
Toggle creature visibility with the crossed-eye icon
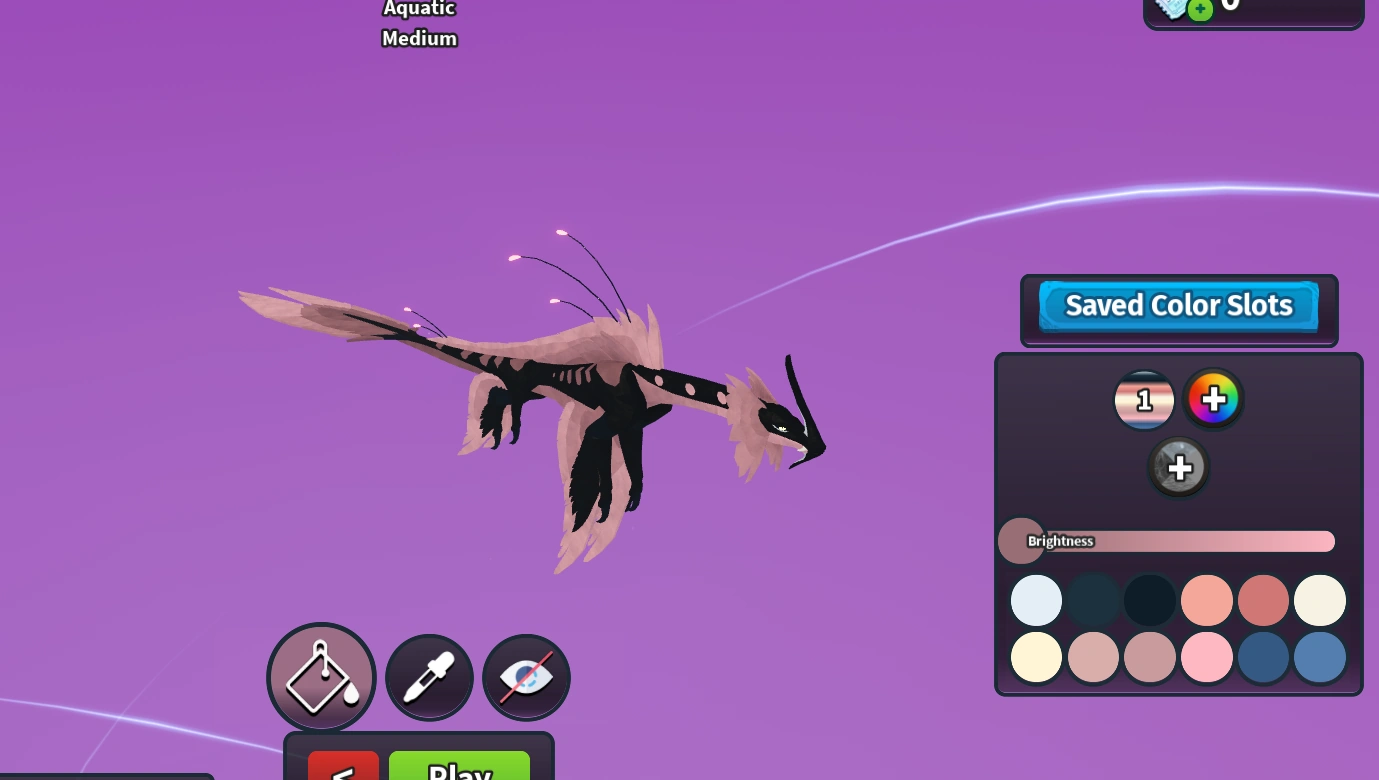pyautogui.click(x=526, y=677)
